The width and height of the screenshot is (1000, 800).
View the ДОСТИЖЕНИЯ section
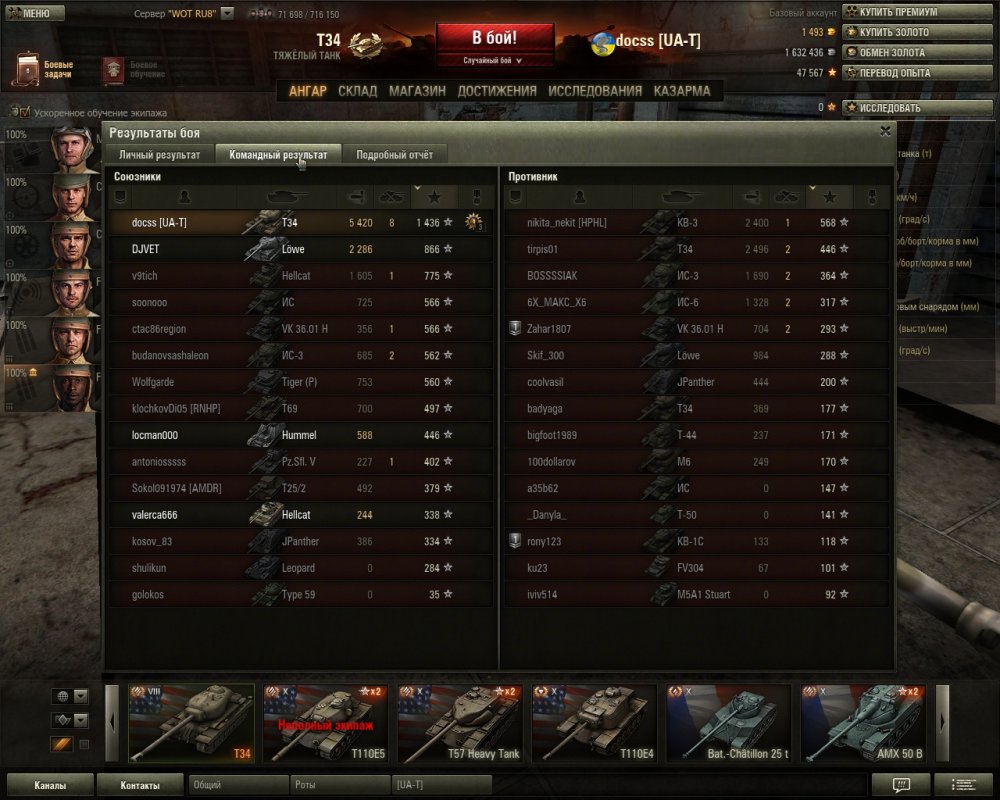pyautogui.click(x=497, y=91)
